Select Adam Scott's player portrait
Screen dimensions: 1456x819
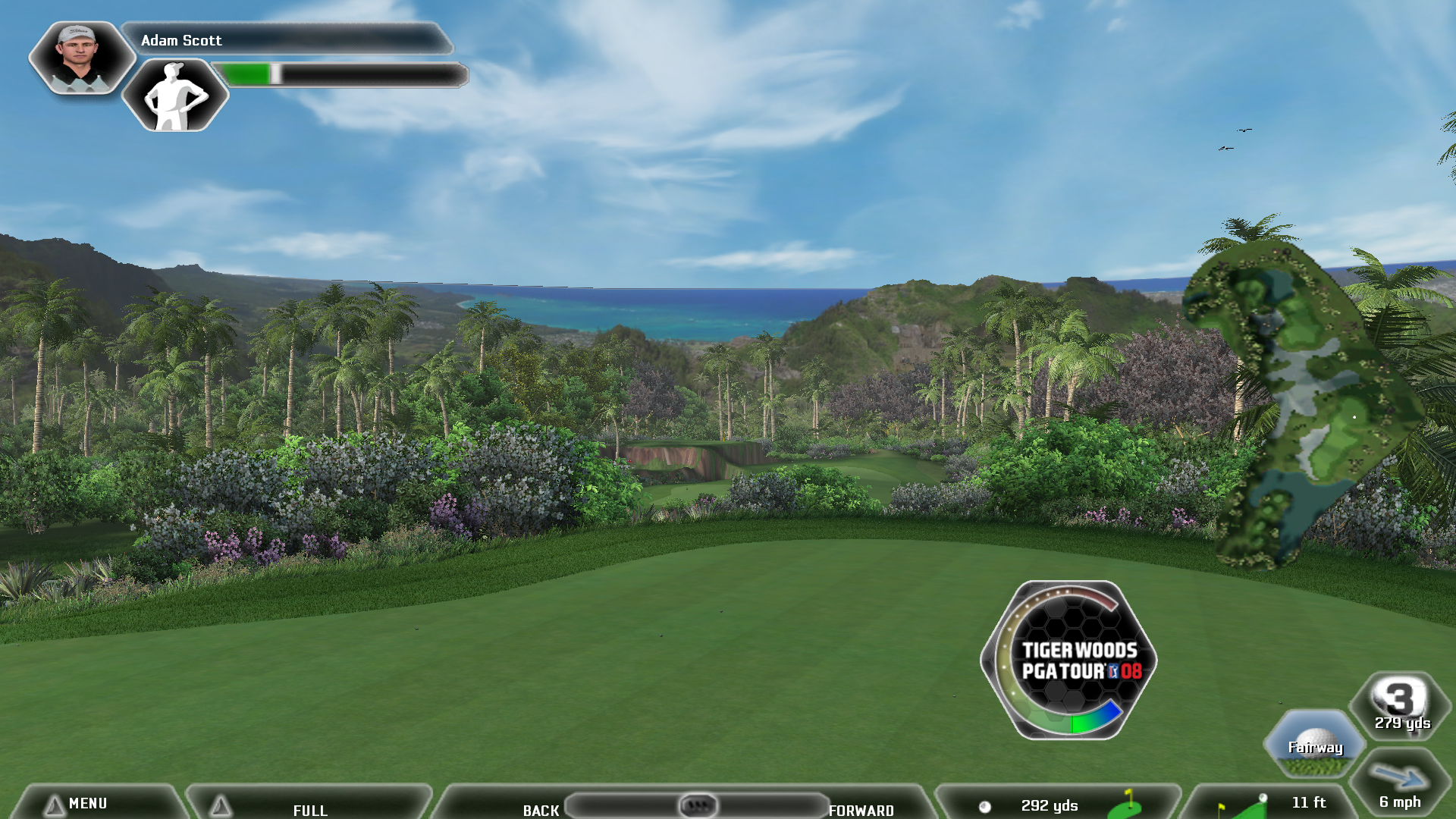(80, 58)
